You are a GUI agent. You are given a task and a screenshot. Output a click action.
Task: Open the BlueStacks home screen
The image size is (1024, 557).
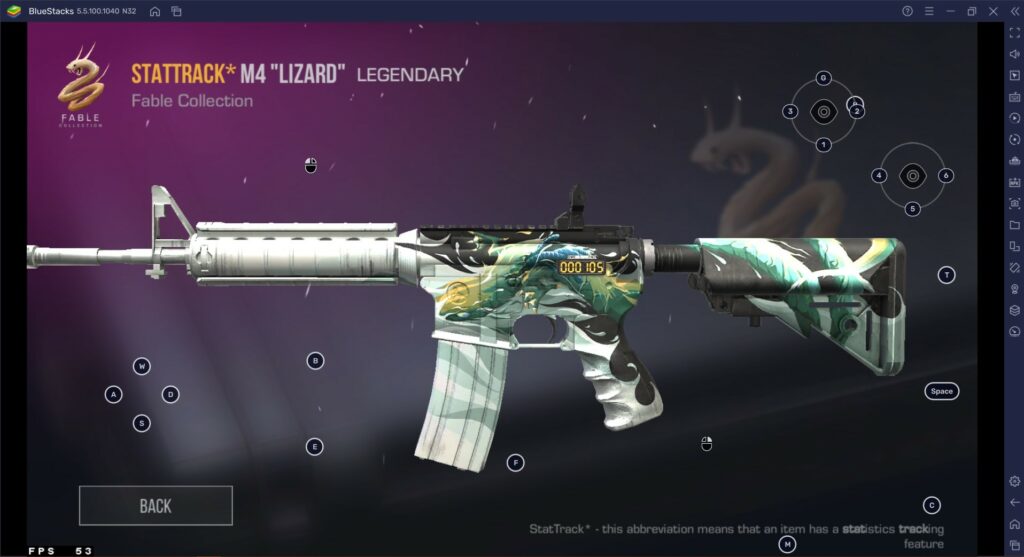pyautogui.click(x=155, y=11)
